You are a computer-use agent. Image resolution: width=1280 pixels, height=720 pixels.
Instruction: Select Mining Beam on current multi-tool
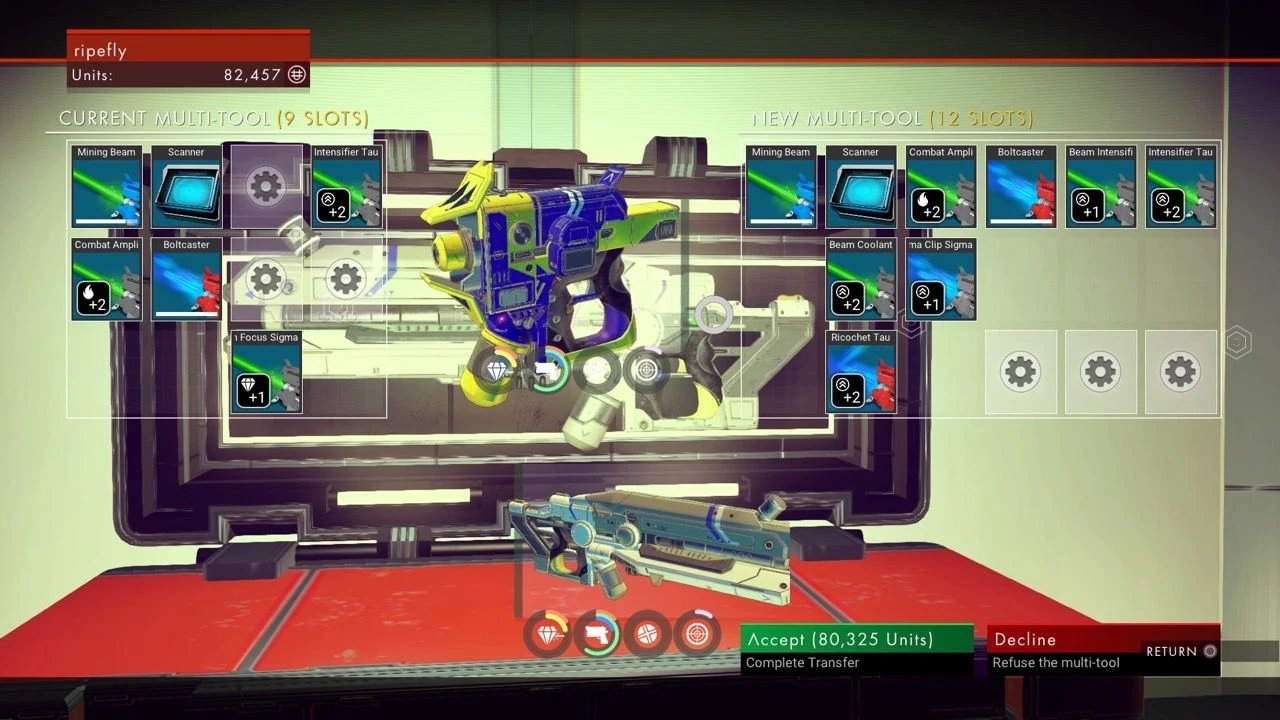[106, 186]
